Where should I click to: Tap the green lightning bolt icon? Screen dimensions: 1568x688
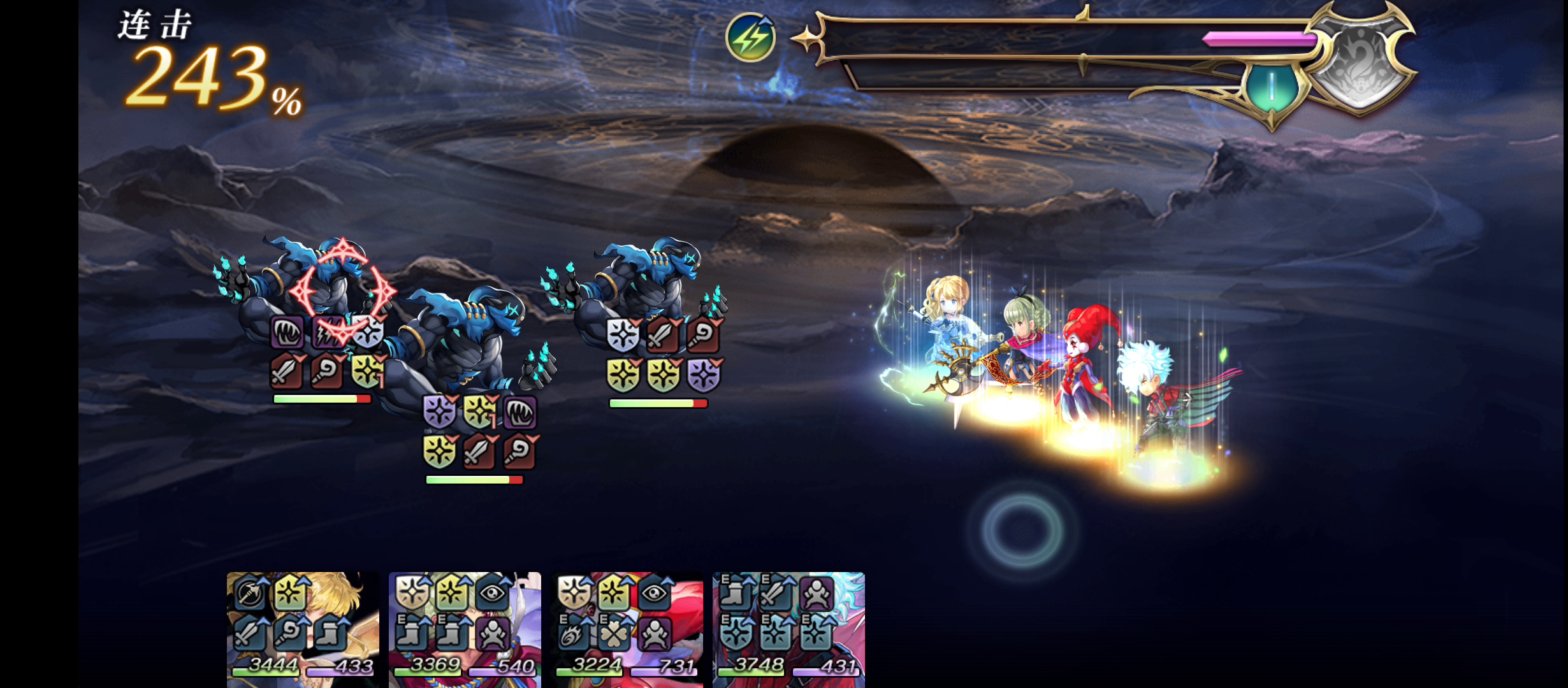click(x=751, y=38)
